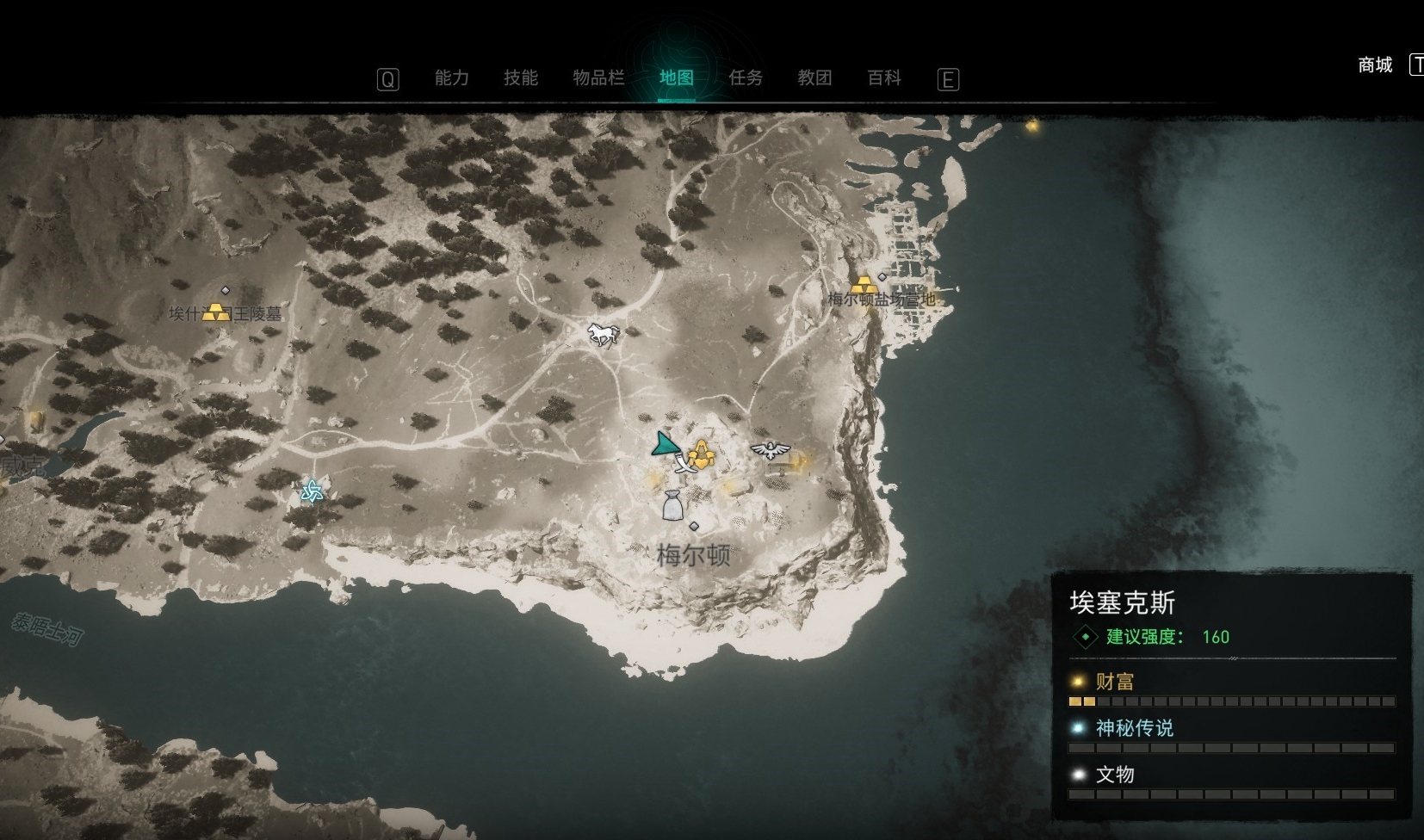This screenshot has width=1424, height=840.
Task: Select the 物品栏 inventory tab
Action: point(598,78)
